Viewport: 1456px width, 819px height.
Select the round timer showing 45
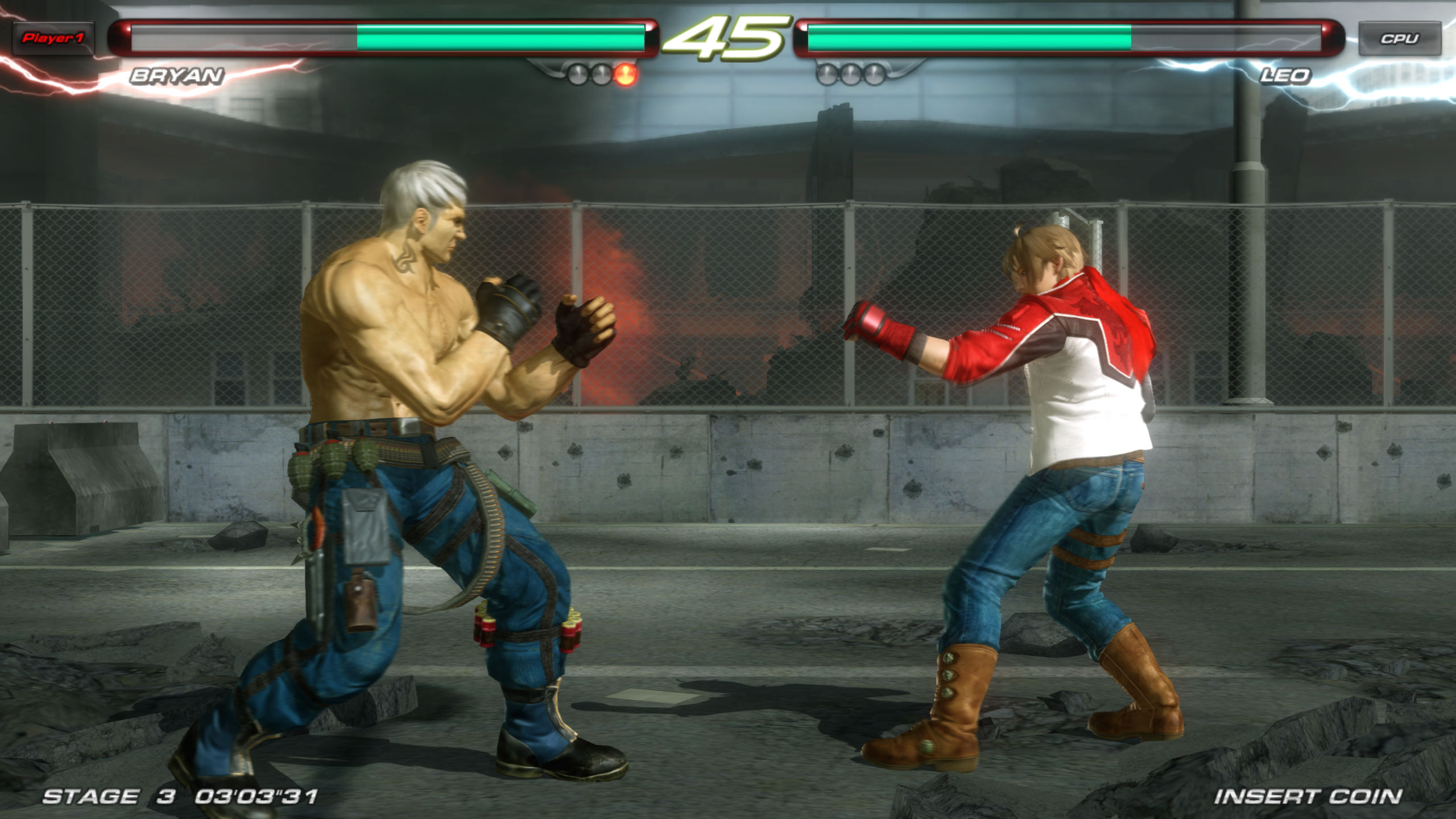pyautogui.click(x=729, y=35)
